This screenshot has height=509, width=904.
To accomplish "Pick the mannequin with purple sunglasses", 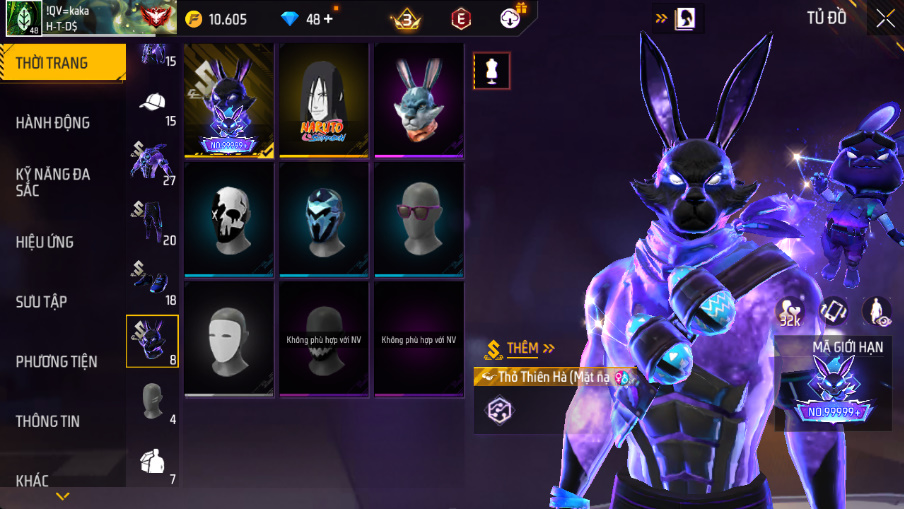I will 418,219.
